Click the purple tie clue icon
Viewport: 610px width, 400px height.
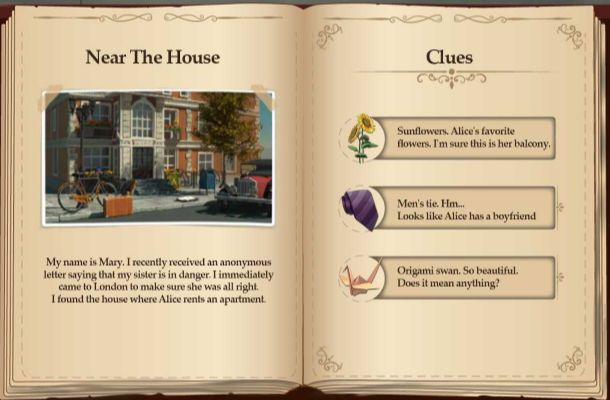point(361,208)
